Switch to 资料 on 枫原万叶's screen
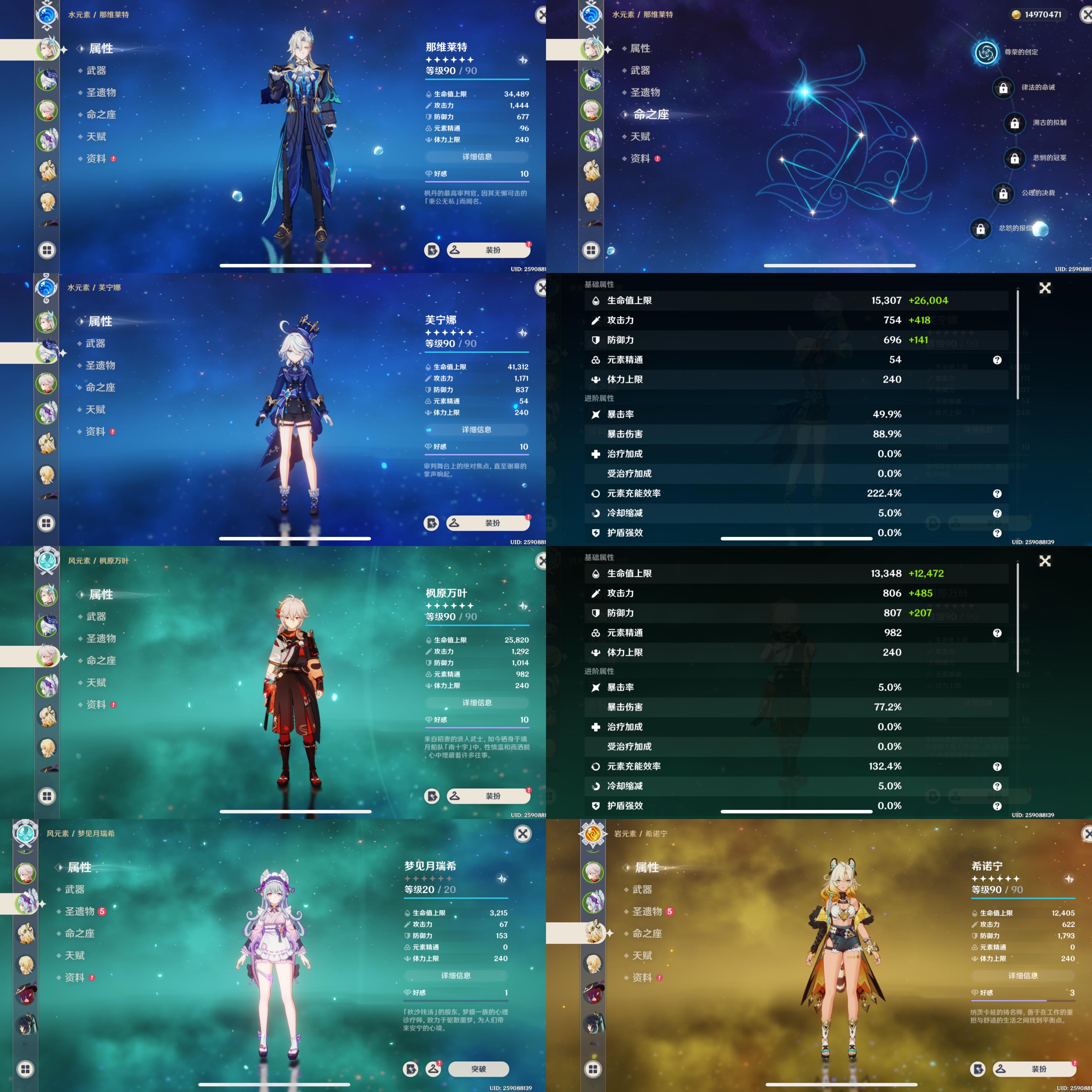This screenshot has height=1092, width=1092. pos(96,704)
